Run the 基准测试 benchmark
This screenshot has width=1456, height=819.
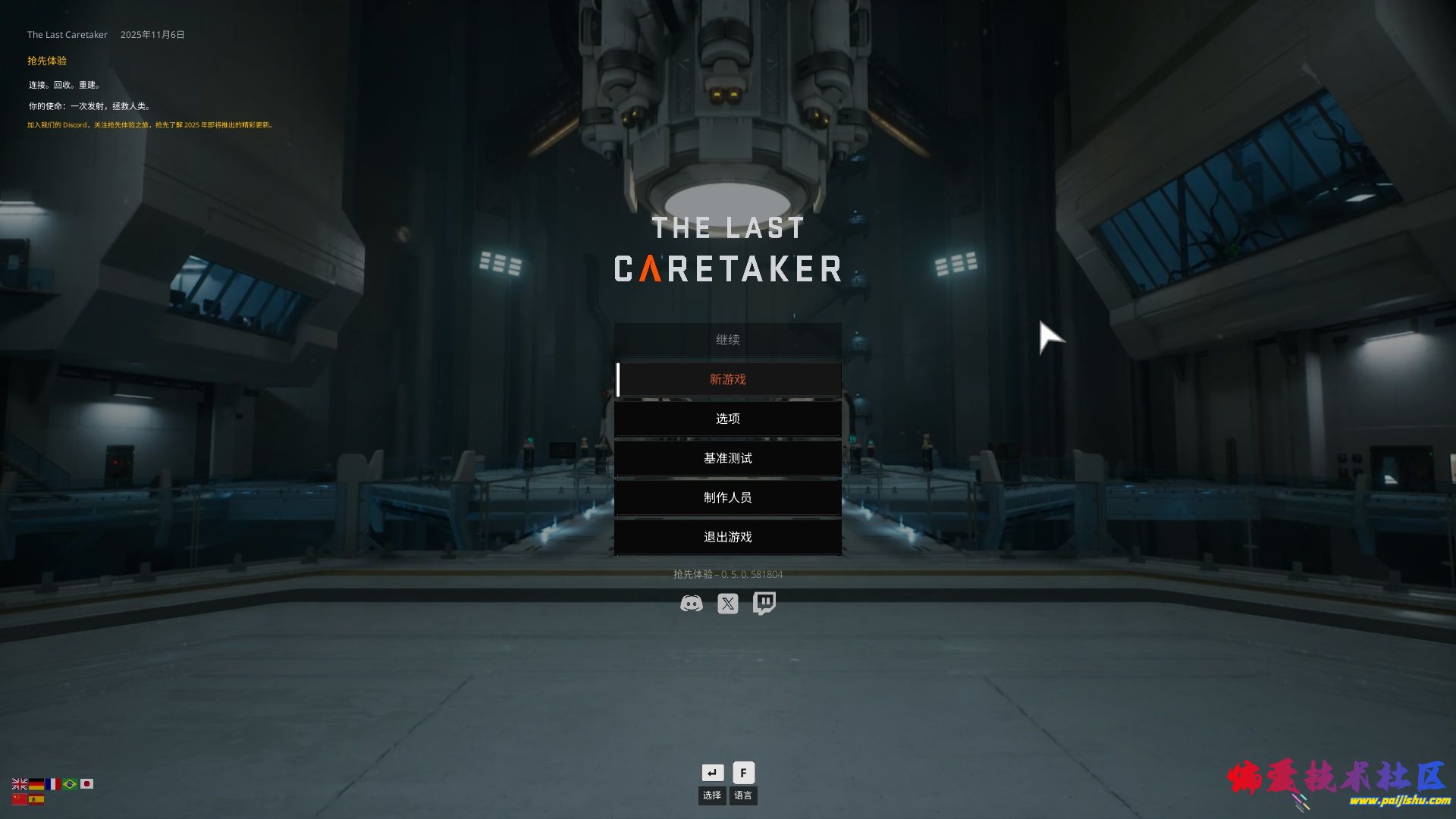[728, 458]
